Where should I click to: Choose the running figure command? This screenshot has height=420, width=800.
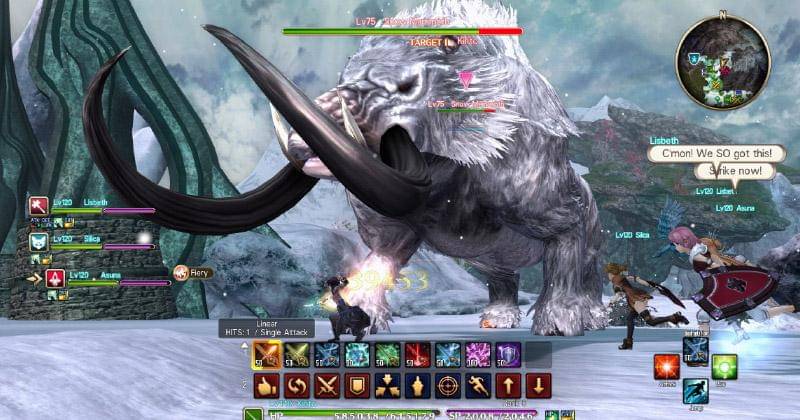478,385
